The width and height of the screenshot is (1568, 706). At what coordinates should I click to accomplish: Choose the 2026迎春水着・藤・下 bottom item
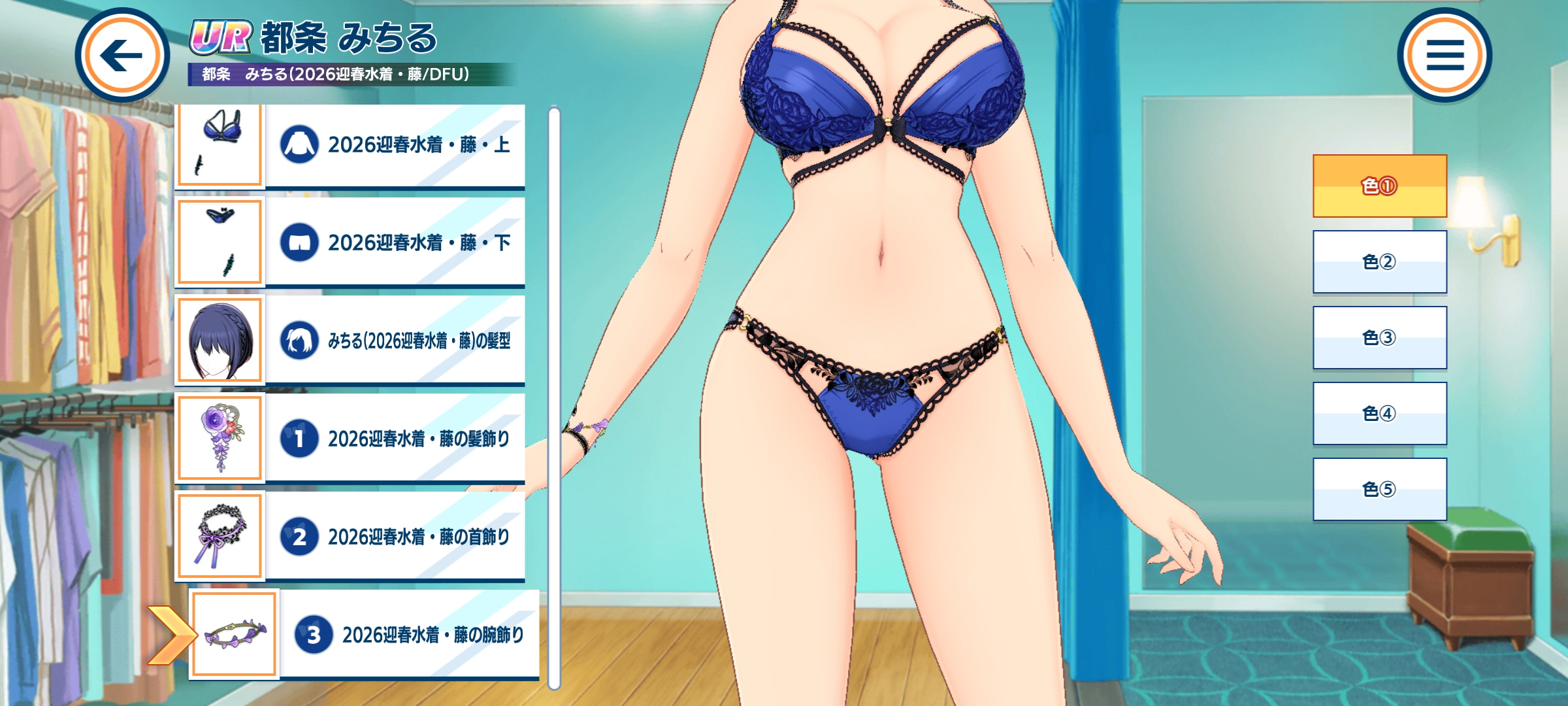tap(395, 243)
